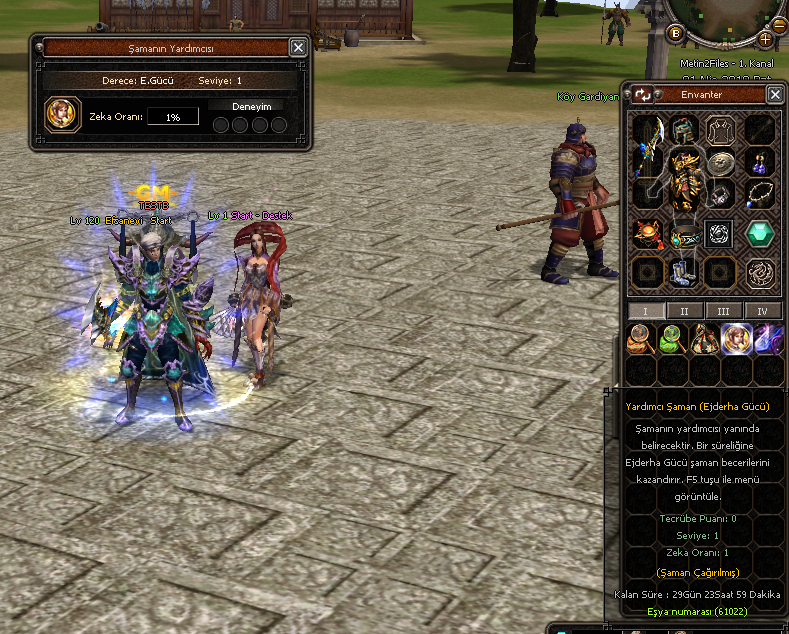Select the equipped helmet slot
Screen dimensions: 789x634
(x=685, y=128)
